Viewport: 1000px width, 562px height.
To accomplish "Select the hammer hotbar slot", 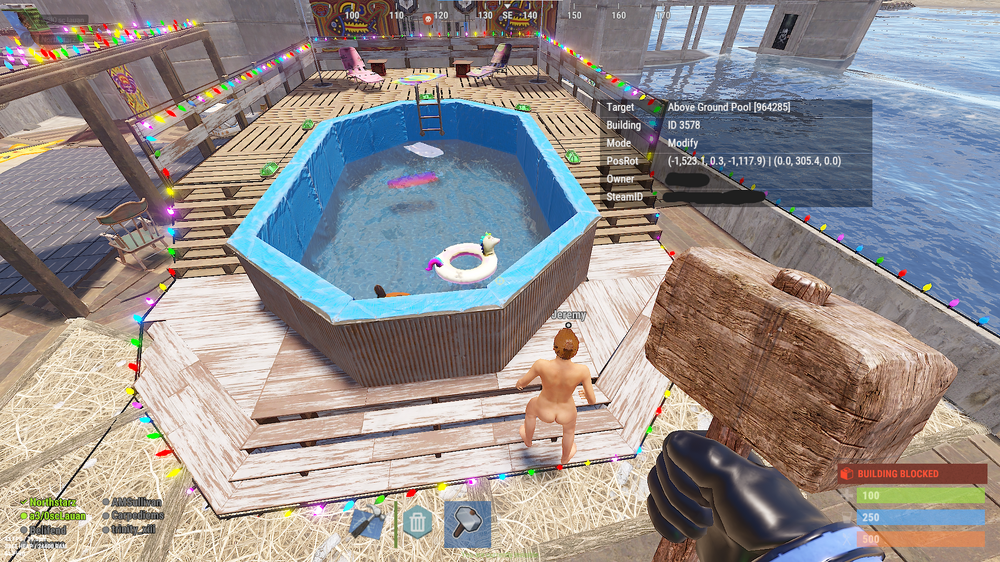I will tap(467, 524).
